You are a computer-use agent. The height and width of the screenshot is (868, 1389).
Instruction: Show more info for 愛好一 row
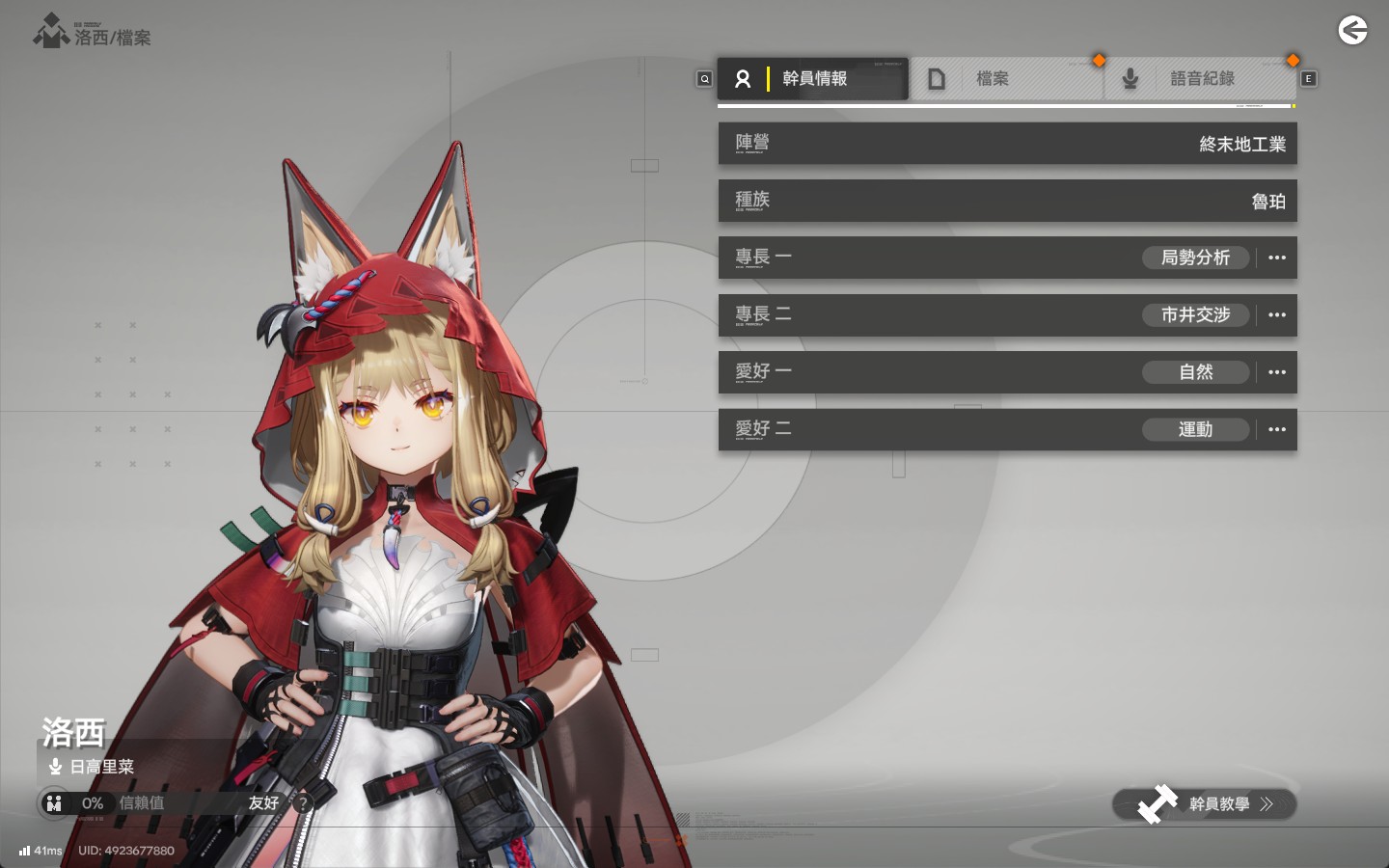pyautogui.click(x=1277, y=372)
